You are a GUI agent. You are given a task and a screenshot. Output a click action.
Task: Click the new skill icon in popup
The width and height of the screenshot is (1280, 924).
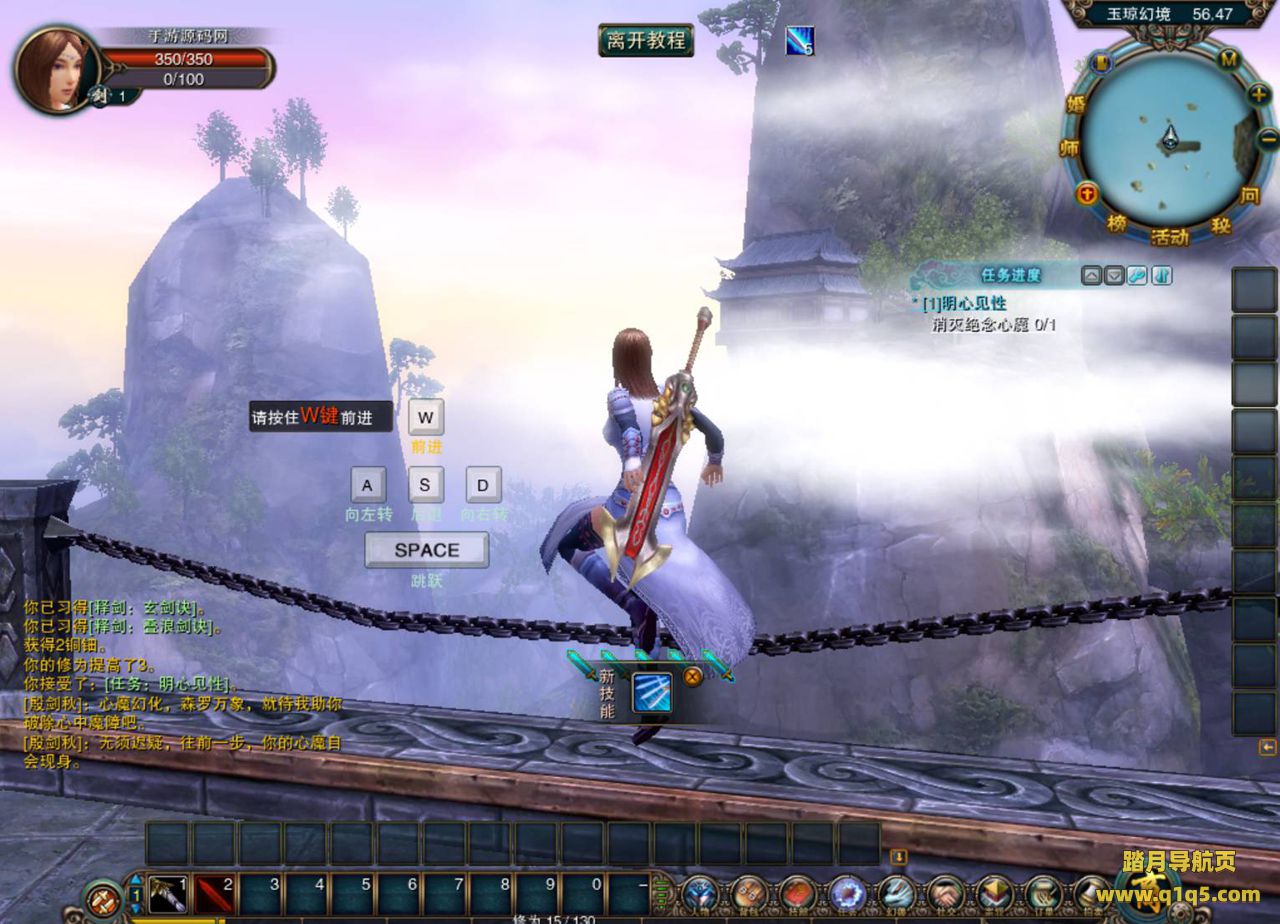651,693
